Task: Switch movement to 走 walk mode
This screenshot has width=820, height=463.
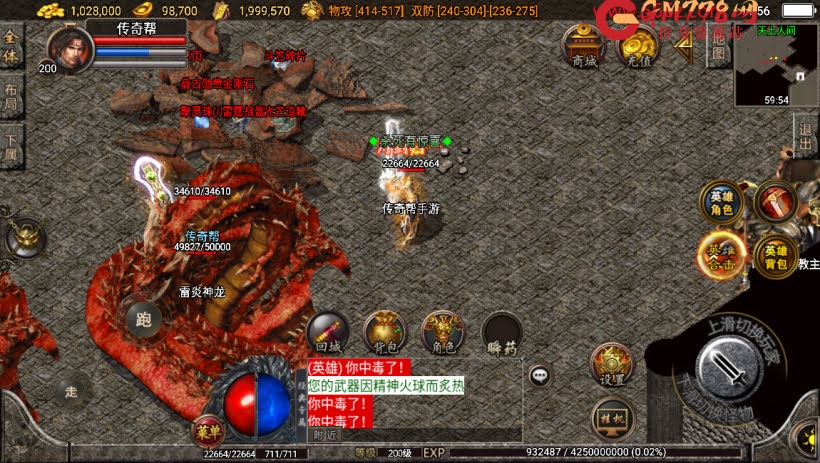Action: click(x=72, y=391)
